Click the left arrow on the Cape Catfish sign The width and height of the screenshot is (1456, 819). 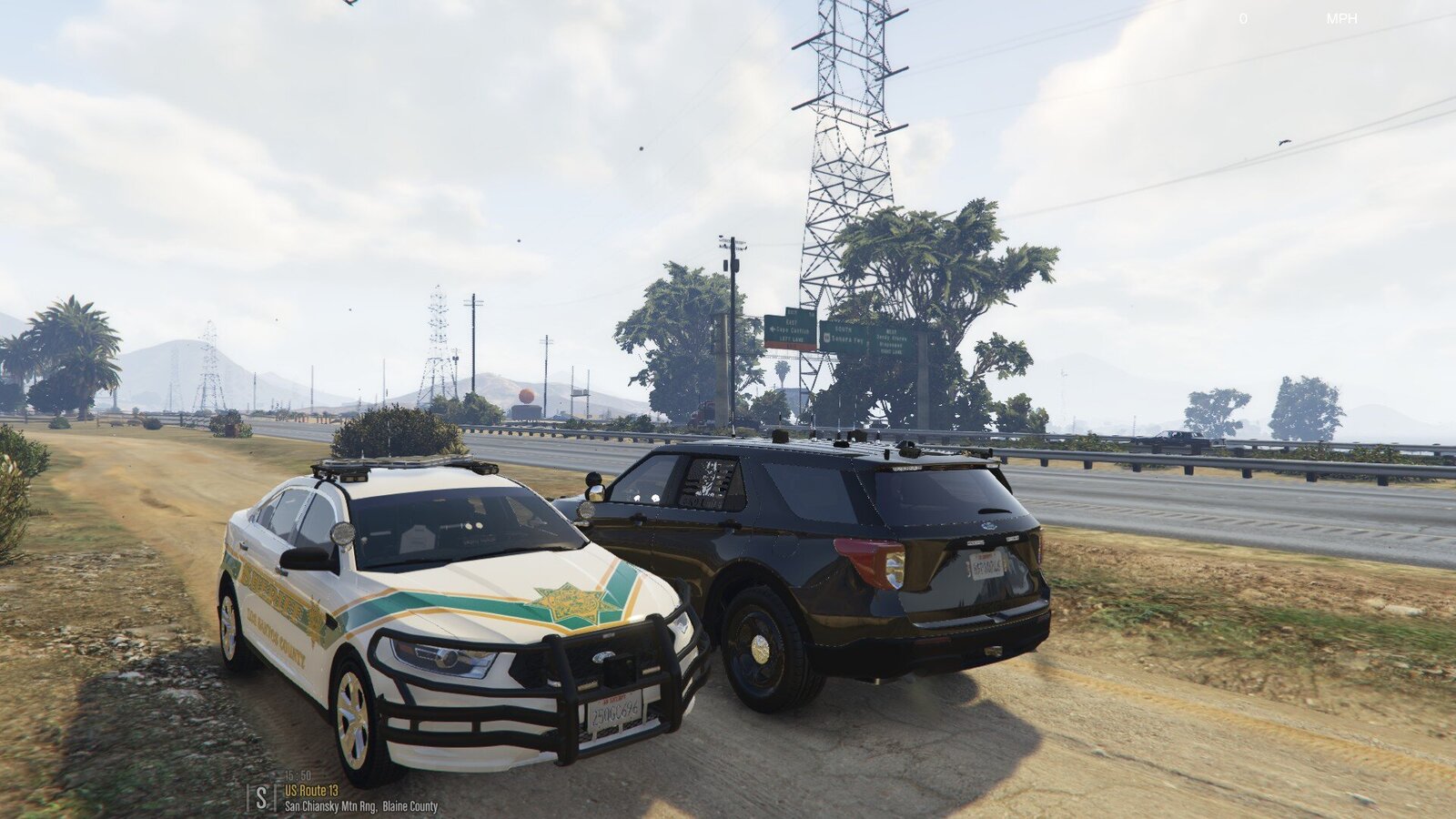pos(773,329)
